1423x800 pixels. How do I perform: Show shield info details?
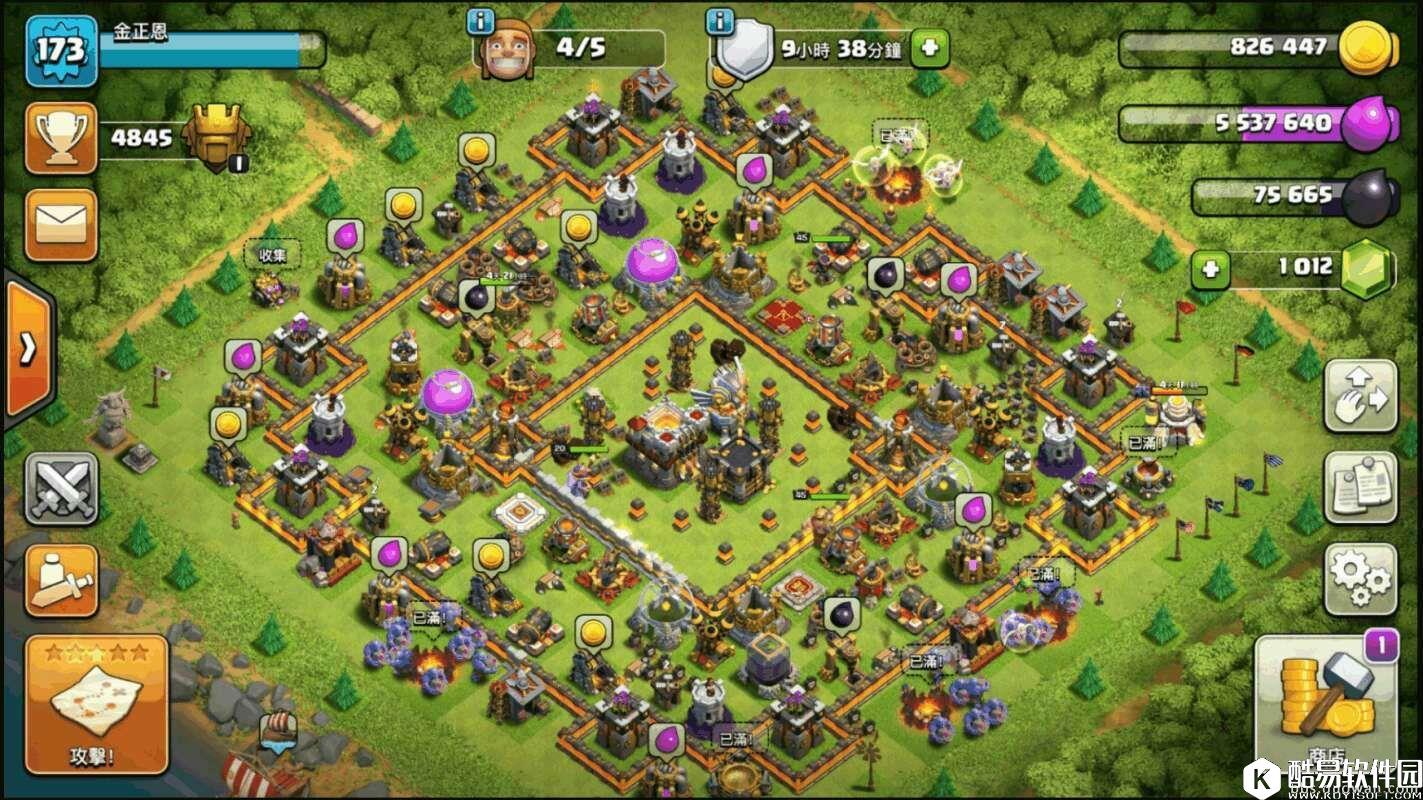716,20
